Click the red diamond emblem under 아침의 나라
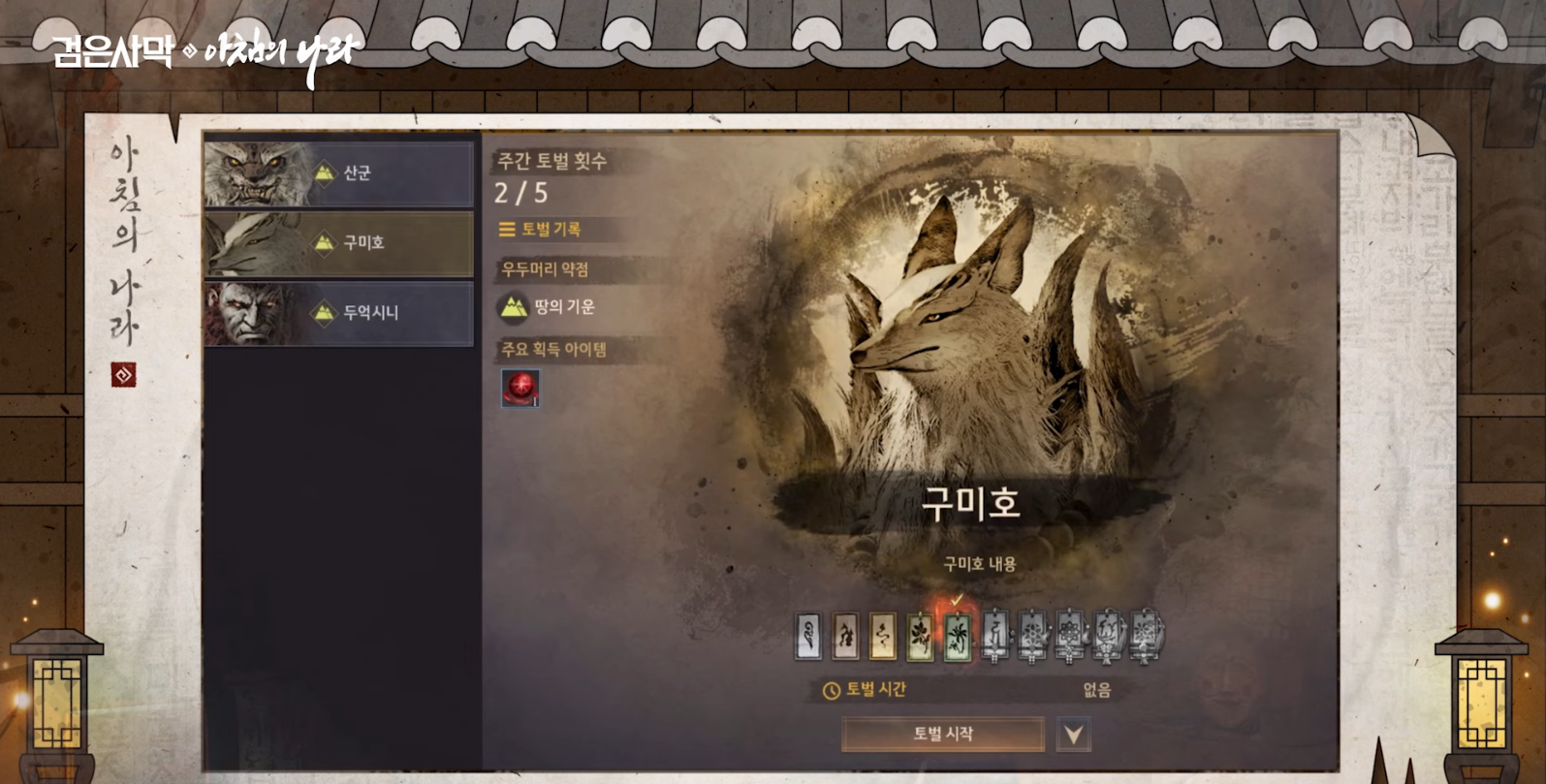 (123, 375)
